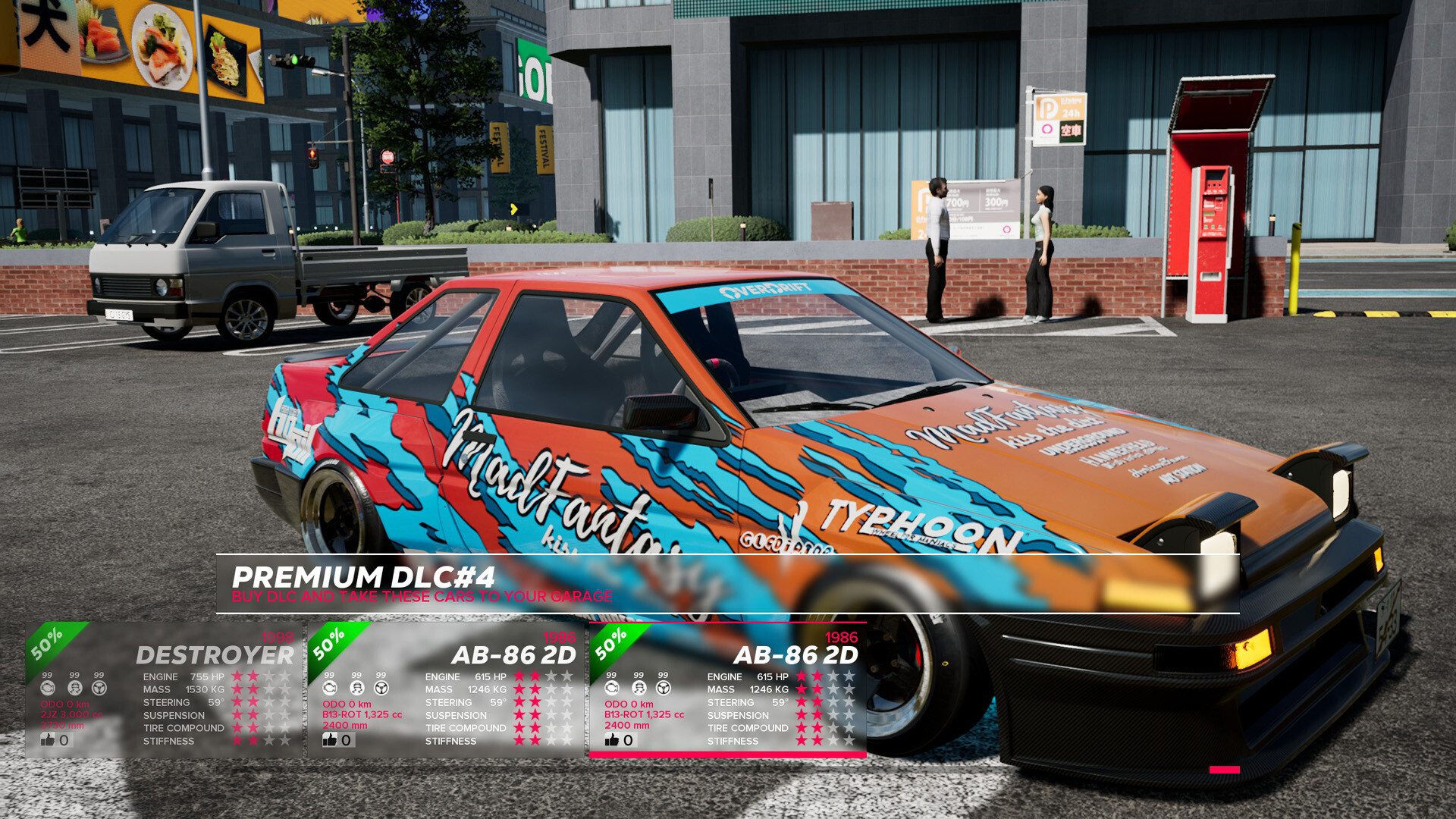Click the steering wheel icon on the 1986 AB-86 card

(663, 689)
